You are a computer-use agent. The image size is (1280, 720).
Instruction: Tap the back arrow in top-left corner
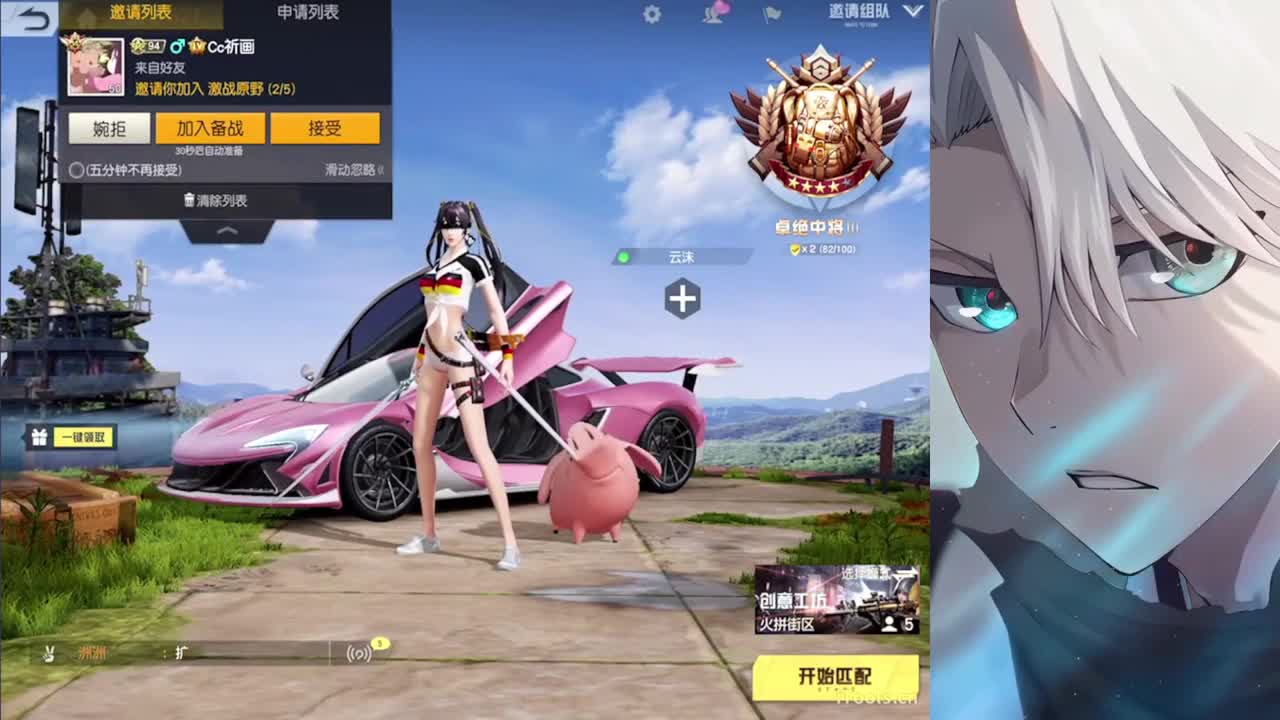coord(35,16)
